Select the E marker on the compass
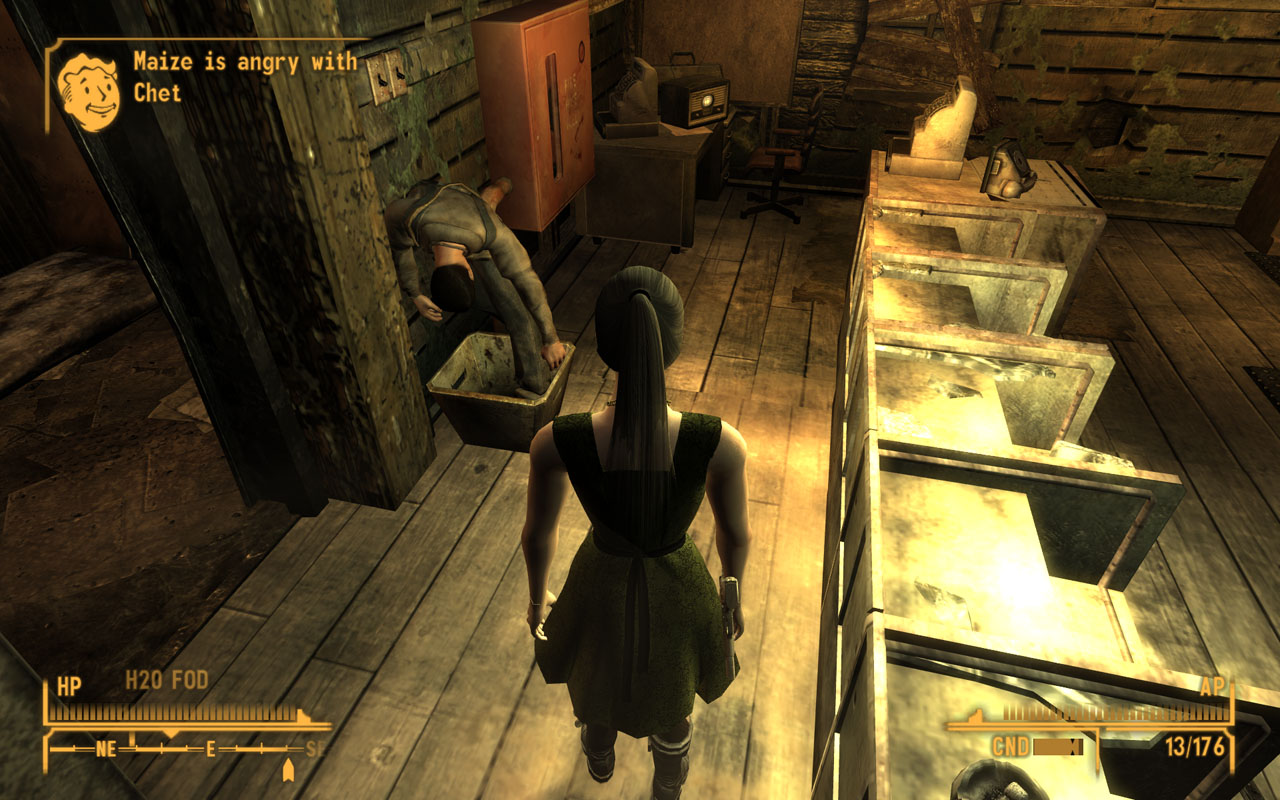The image size is (1280, 800). (x=209, y=748)
